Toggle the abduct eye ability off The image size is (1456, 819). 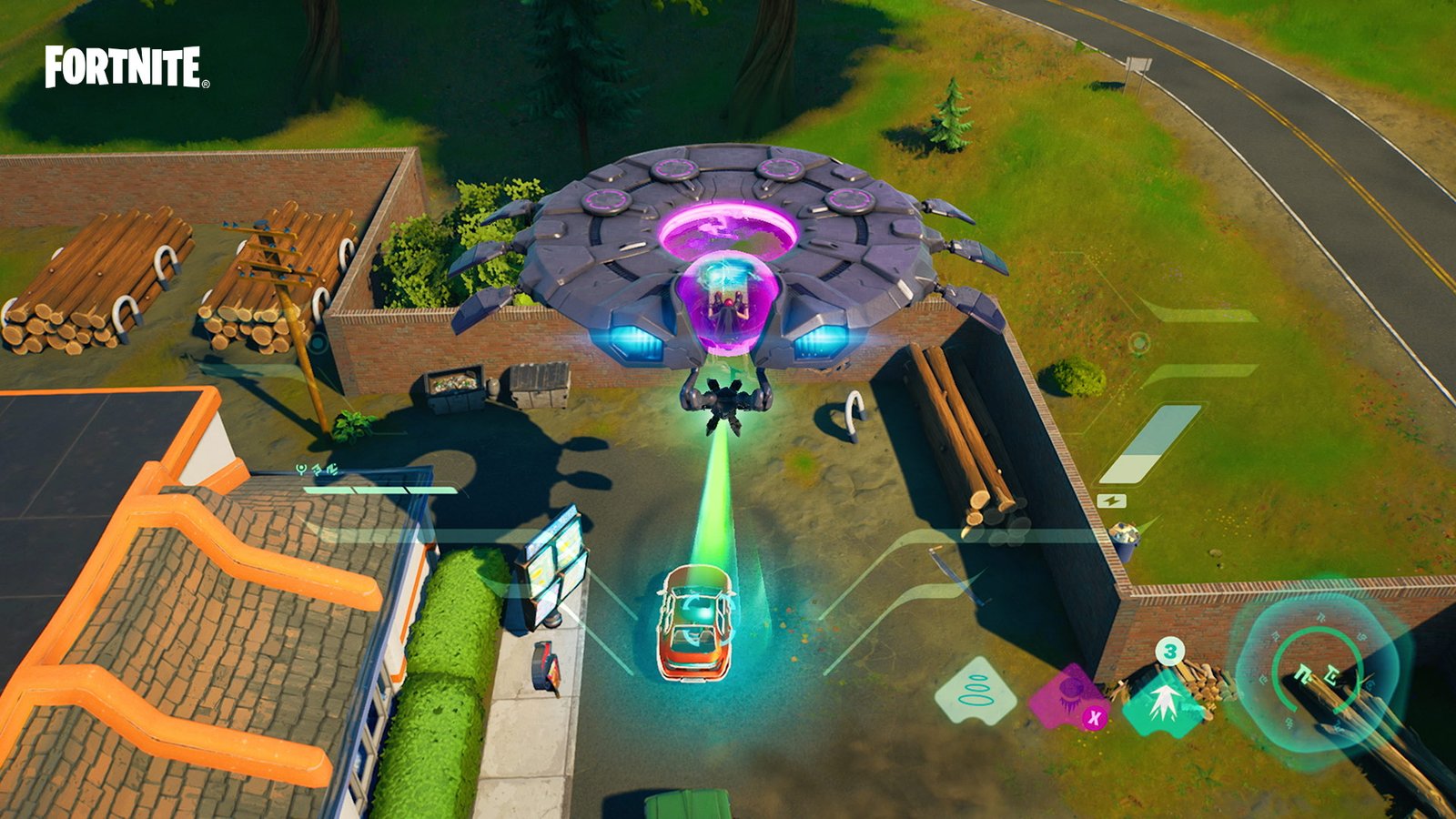[x=1095, y=717]
